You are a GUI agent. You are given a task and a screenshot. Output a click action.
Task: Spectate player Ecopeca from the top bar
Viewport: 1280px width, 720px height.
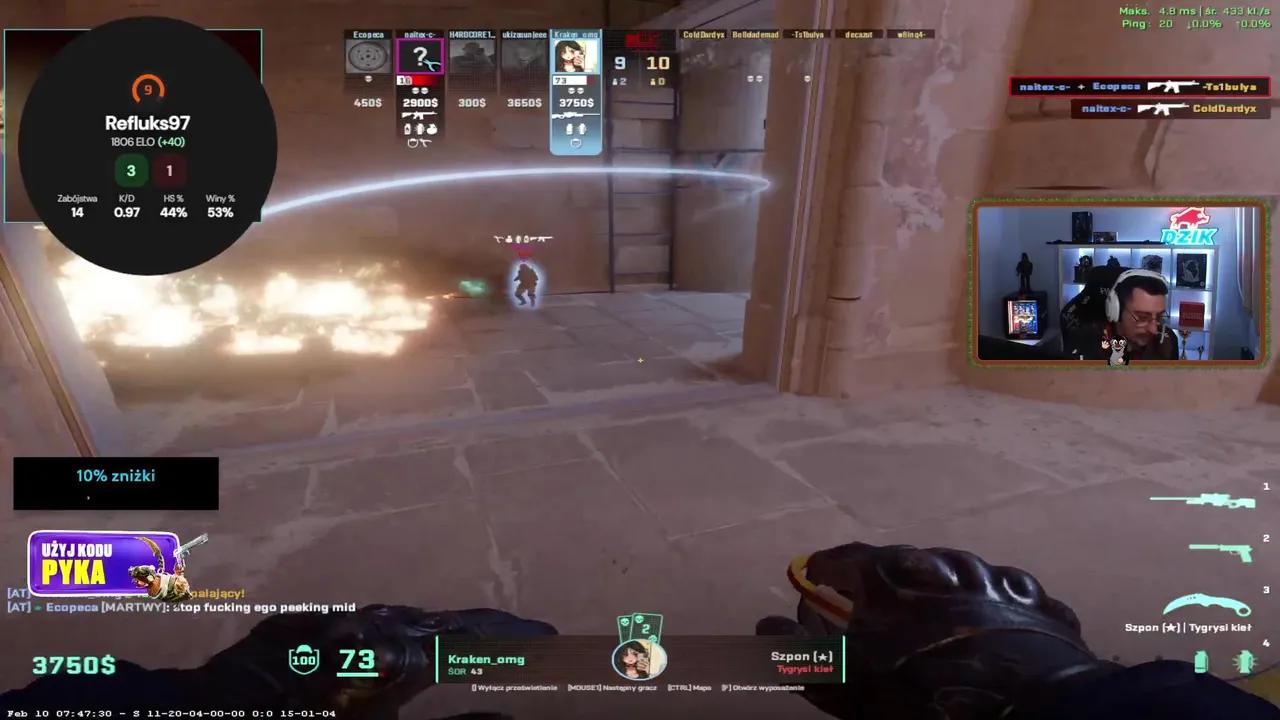[x=368, y=56]
